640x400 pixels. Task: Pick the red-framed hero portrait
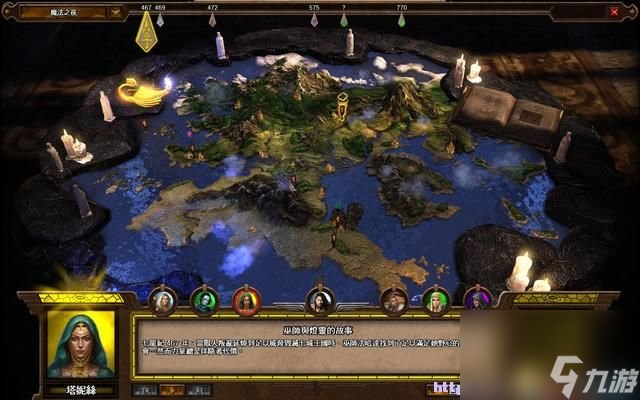[x=246, y=300]
